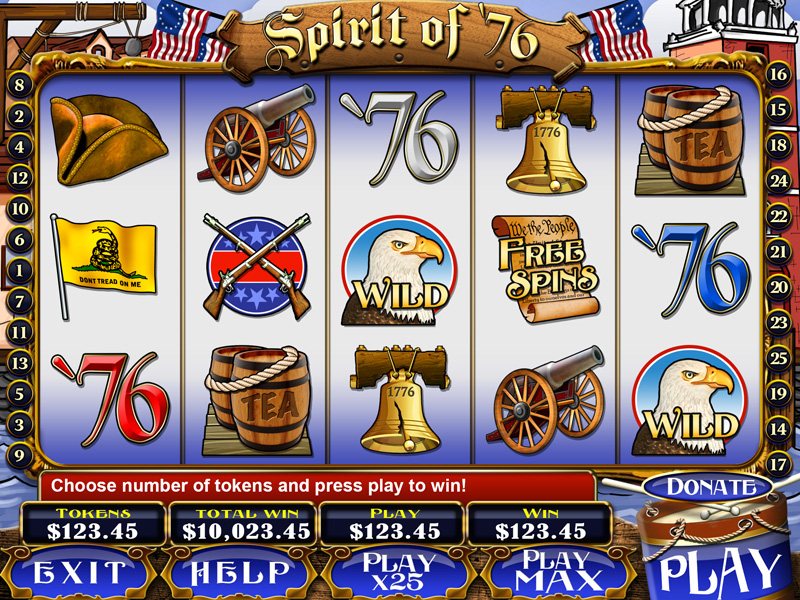Click payline number 16 marker
Viewport: 800px width, 600px height.
point(778,74)
